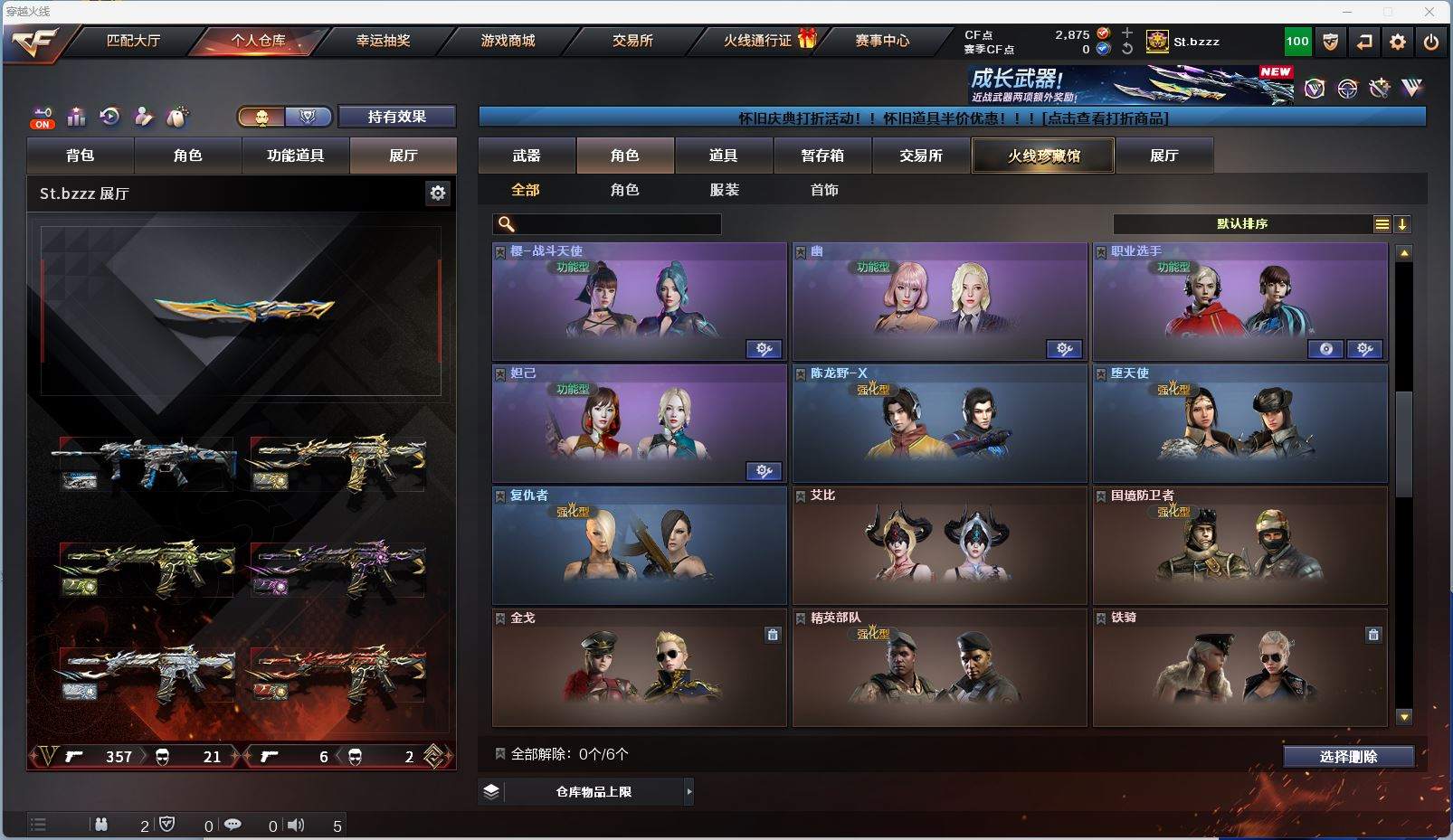Open the 默认排序 sorting dropdown

[1241, 224]
